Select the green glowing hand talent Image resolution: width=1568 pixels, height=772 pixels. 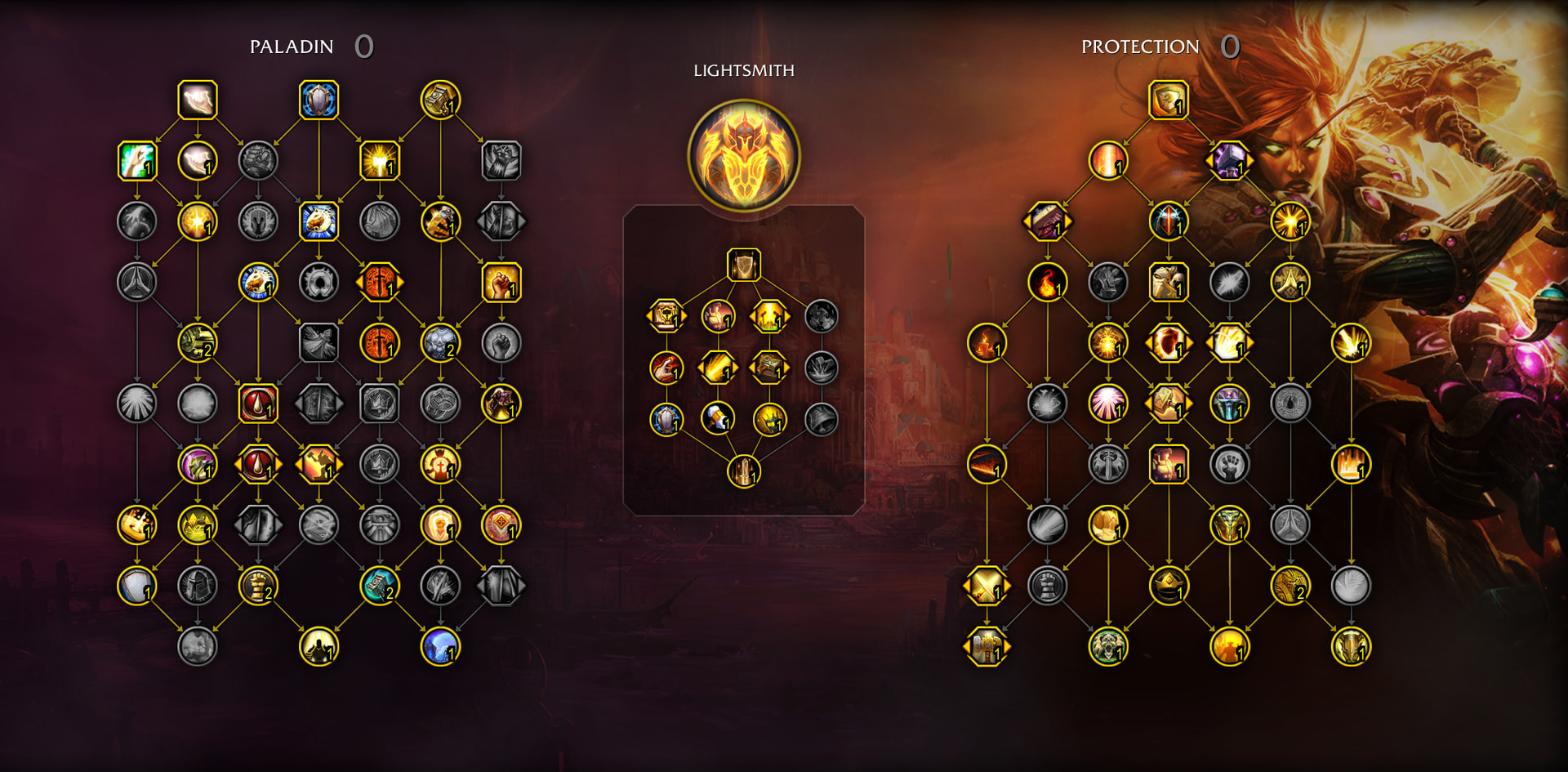point(137,161)
